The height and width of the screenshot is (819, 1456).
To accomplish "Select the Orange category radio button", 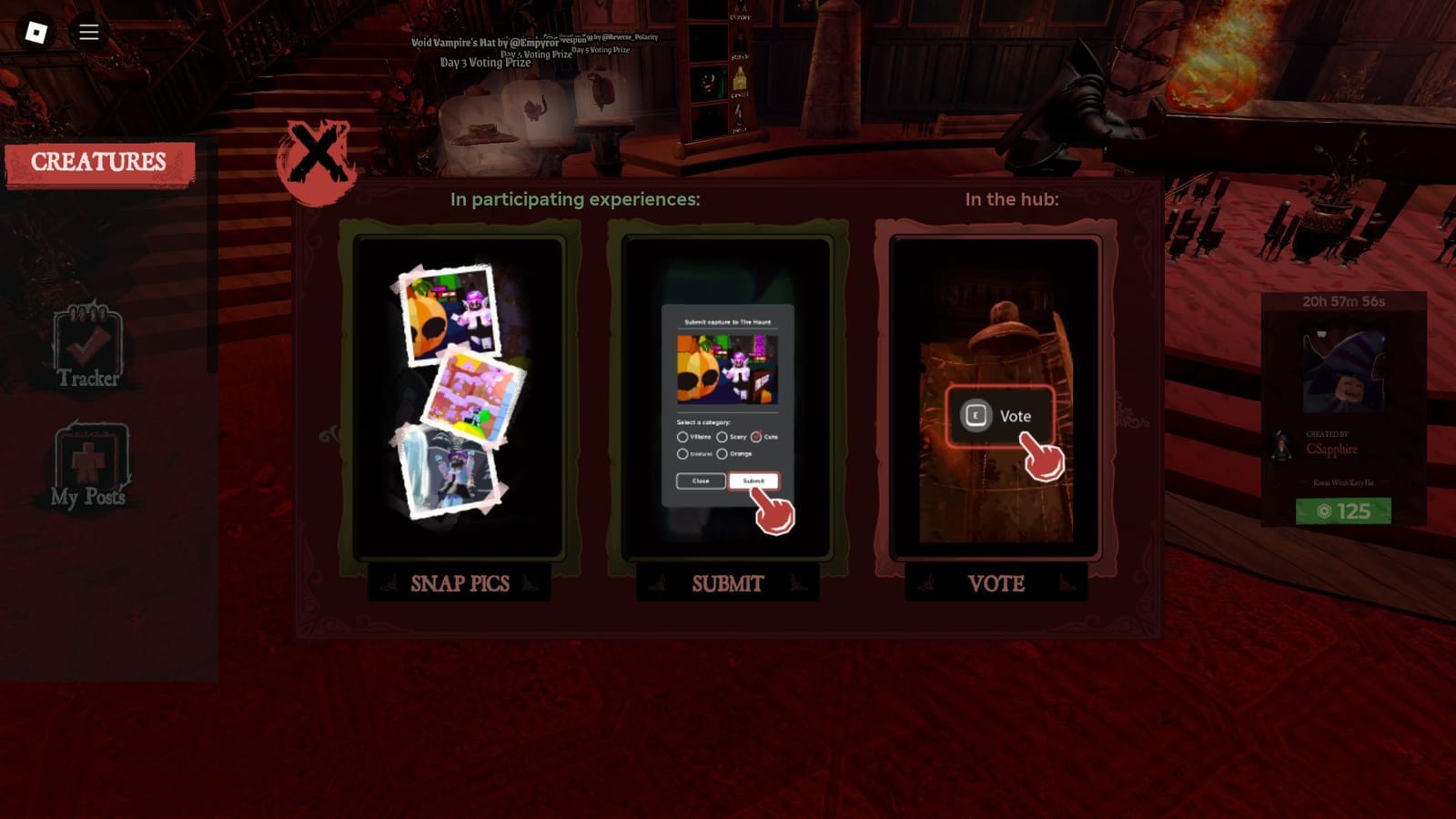I will coord(722,454).
